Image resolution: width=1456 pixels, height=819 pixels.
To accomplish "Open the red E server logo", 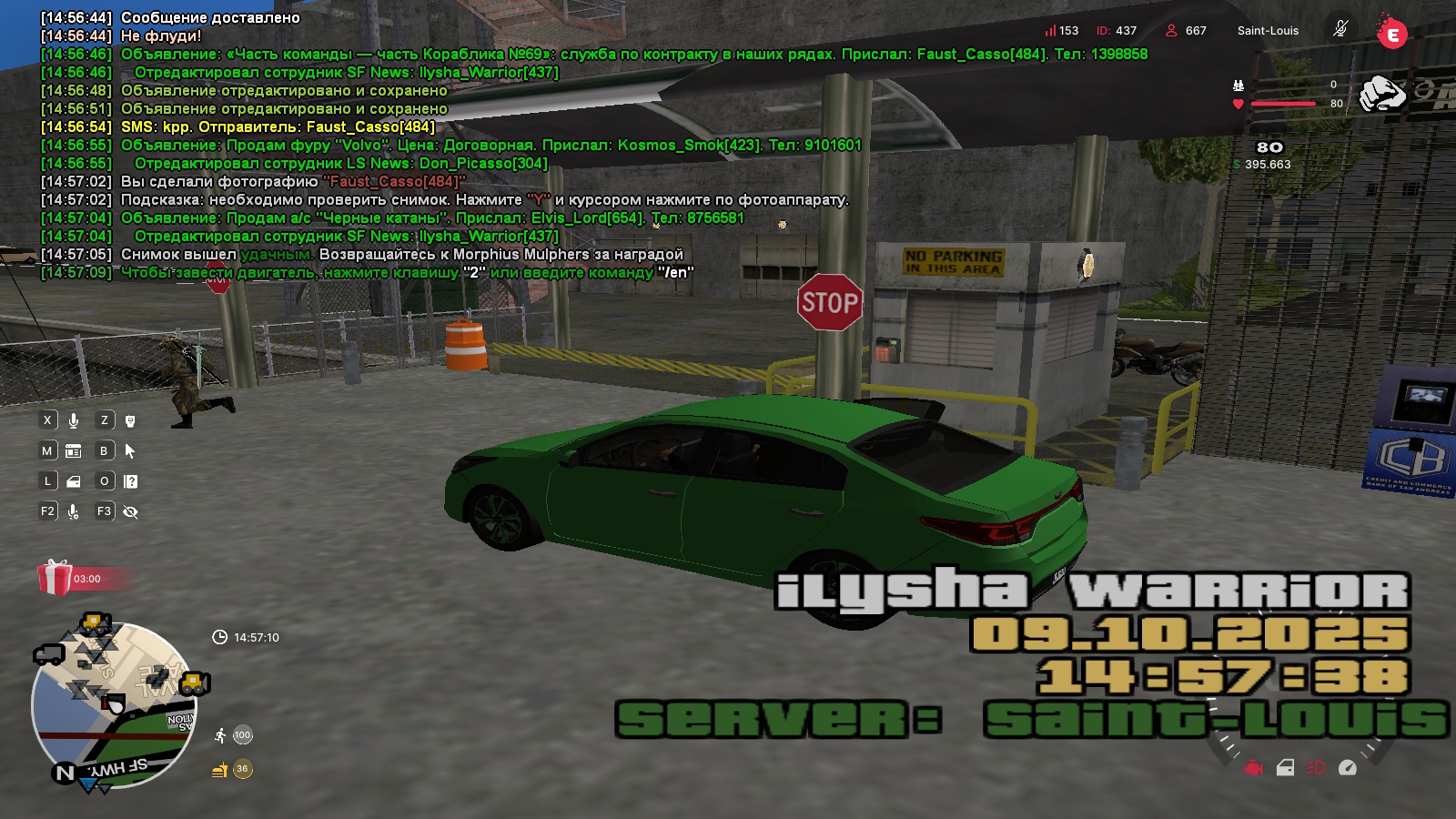I will click(1391, 34).
